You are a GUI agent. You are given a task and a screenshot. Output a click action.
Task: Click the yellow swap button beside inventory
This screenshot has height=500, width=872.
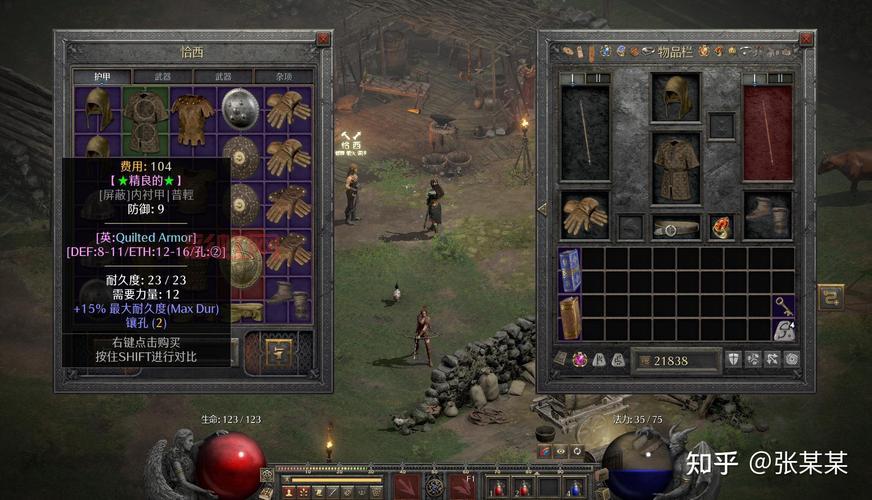[830, 296]
